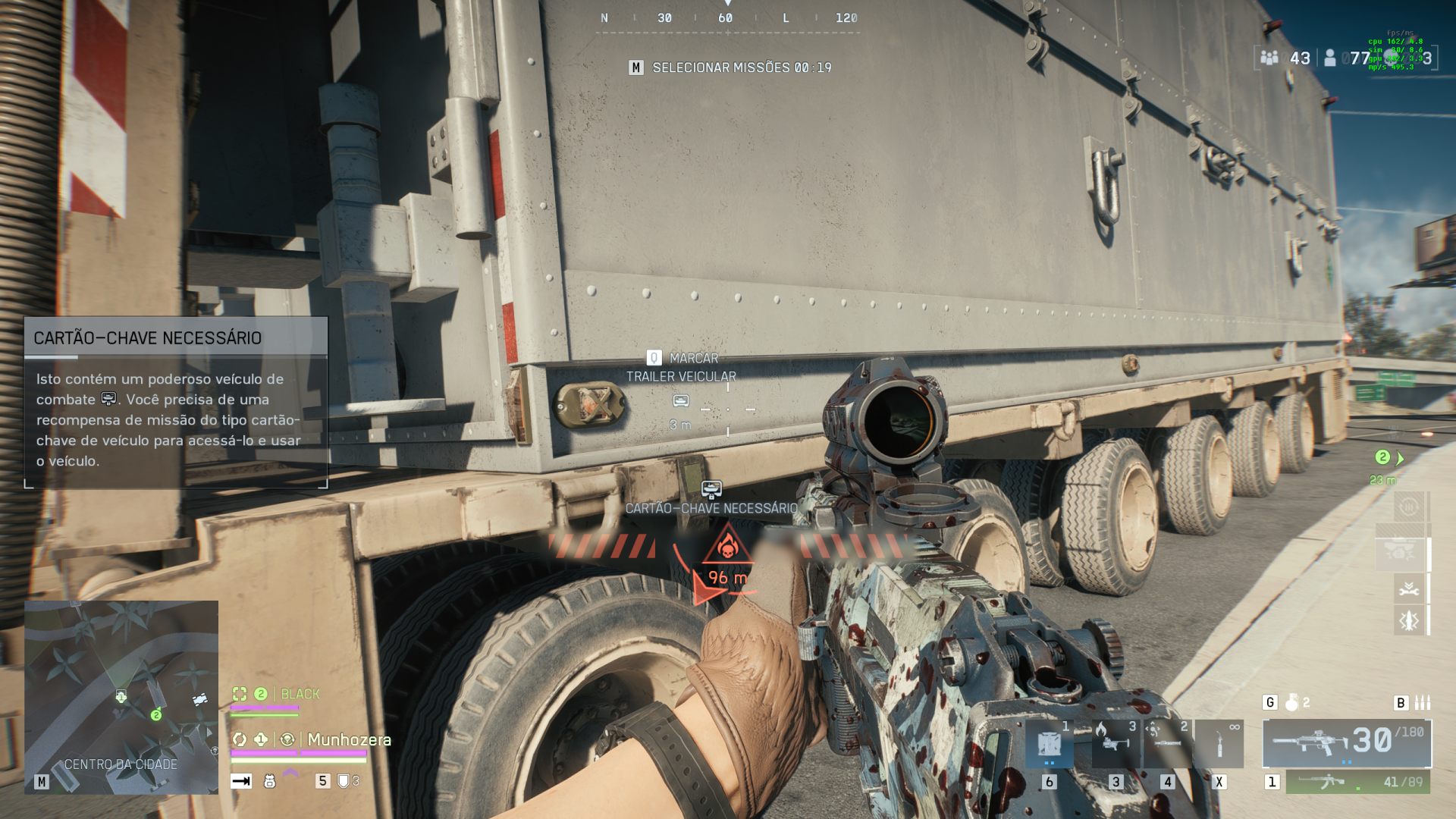Expand the chevron above Munhozera's nameplate

pyautogui.click(x=290, y=772)
